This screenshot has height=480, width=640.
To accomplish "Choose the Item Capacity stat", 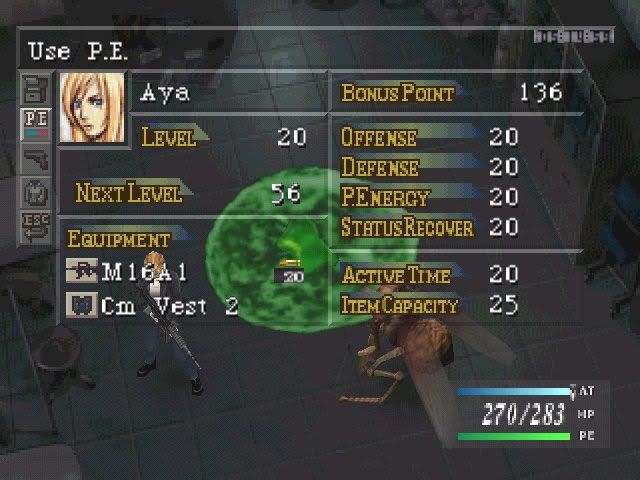I will [400, 305].
